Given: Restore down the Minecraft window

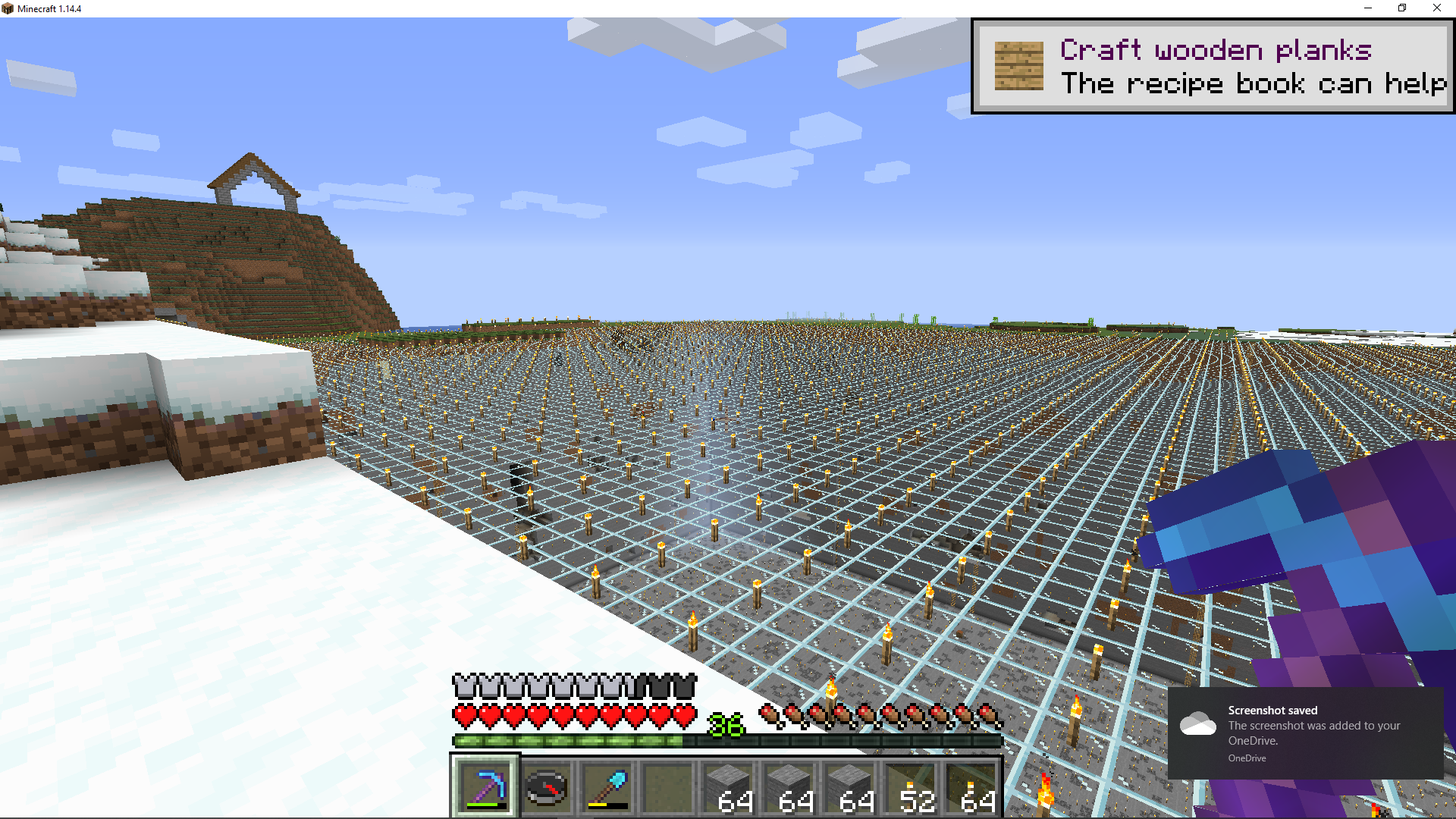Looking at the screenshot, I should coord(1402,8).
